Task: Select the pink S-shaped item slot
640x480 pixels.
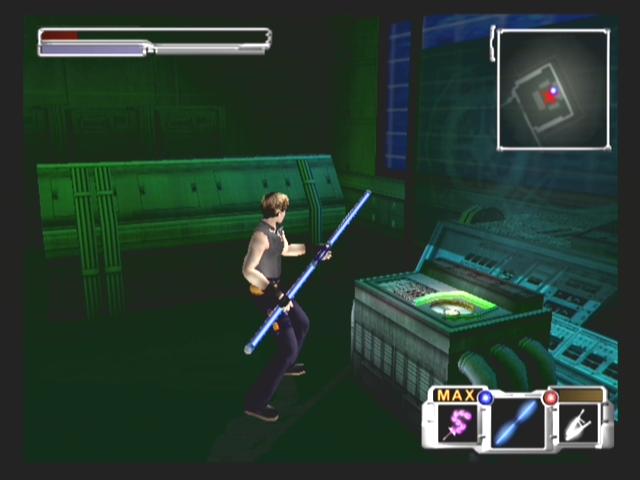Action: click(459, 425)
